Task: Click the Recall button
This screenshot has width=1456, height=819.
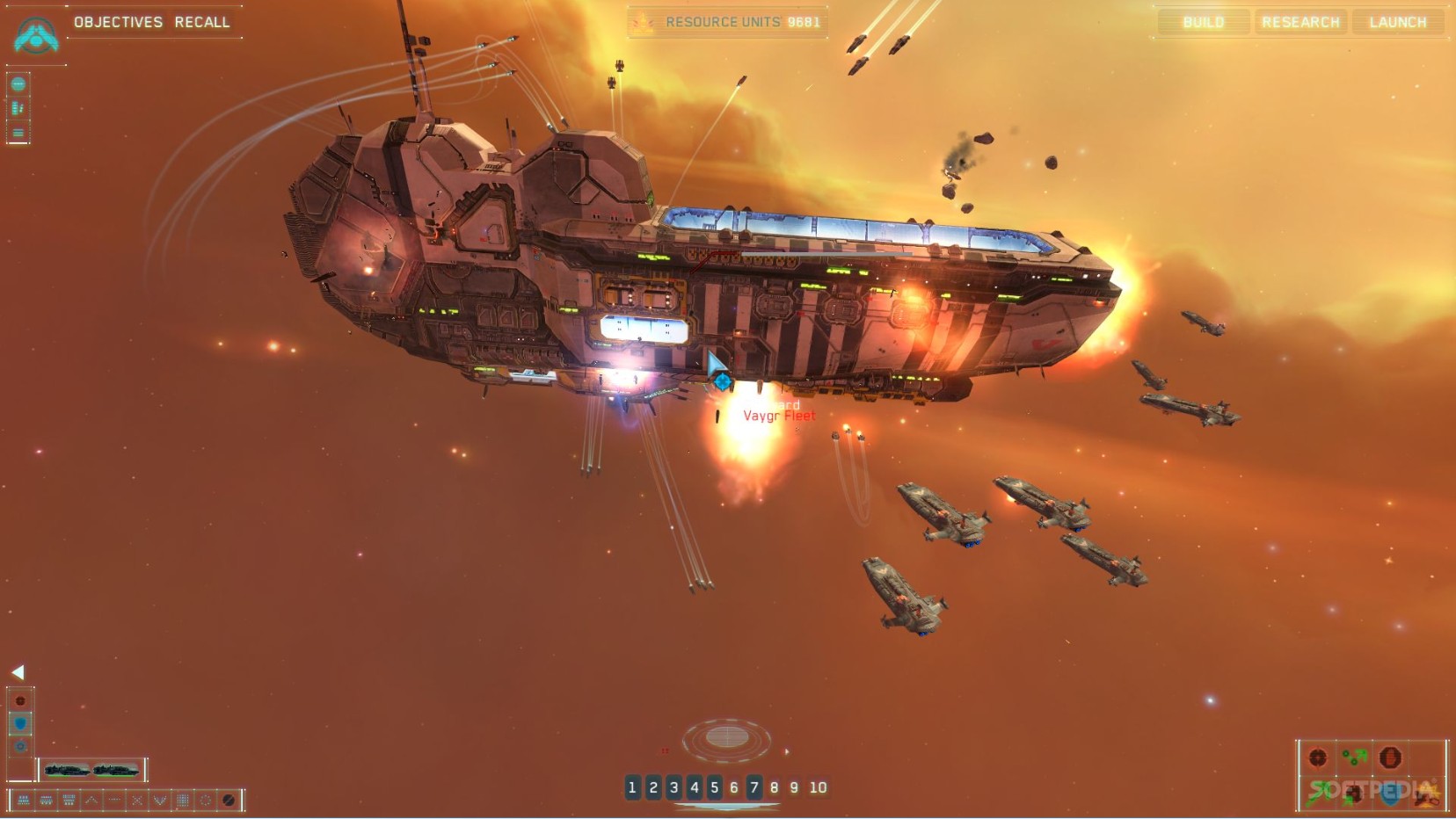Action: (201, 22)
